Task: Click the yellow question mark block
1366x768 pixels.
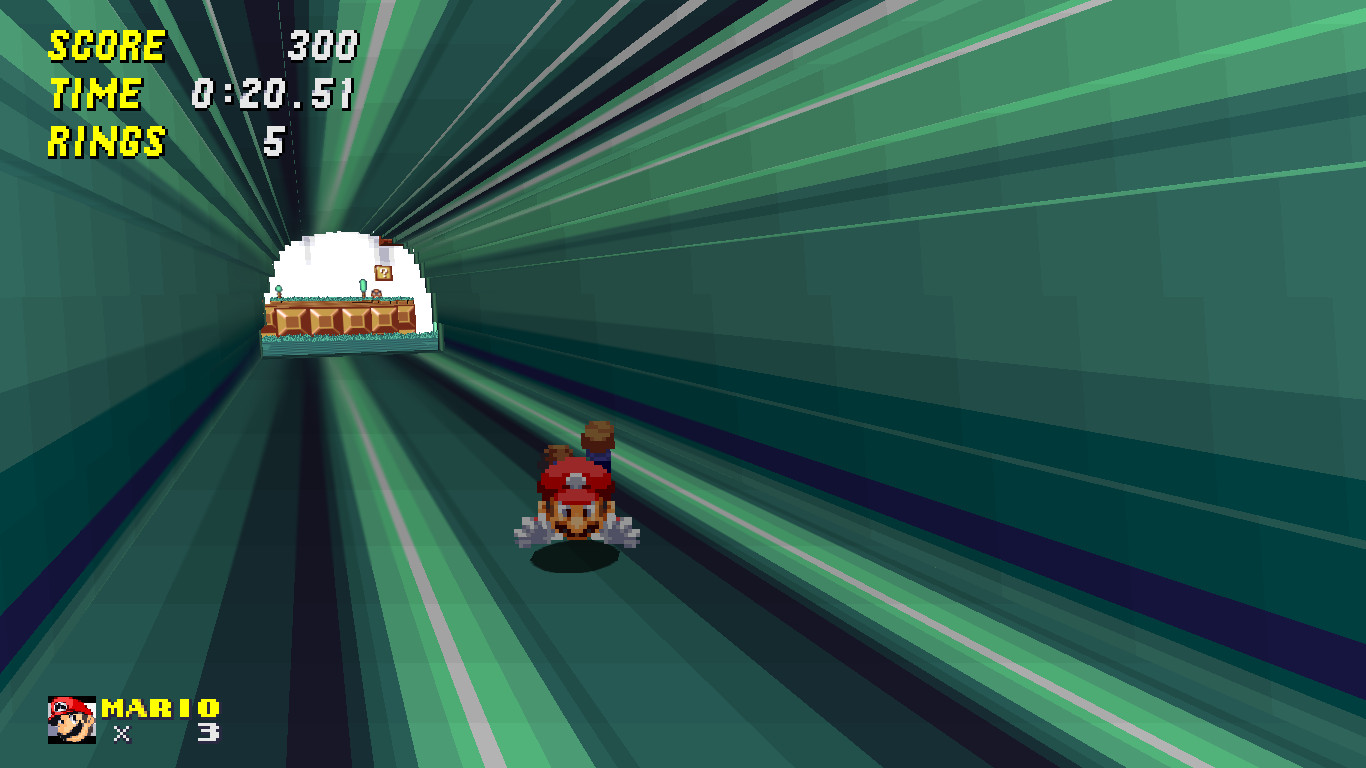Action: coord(384,272)
